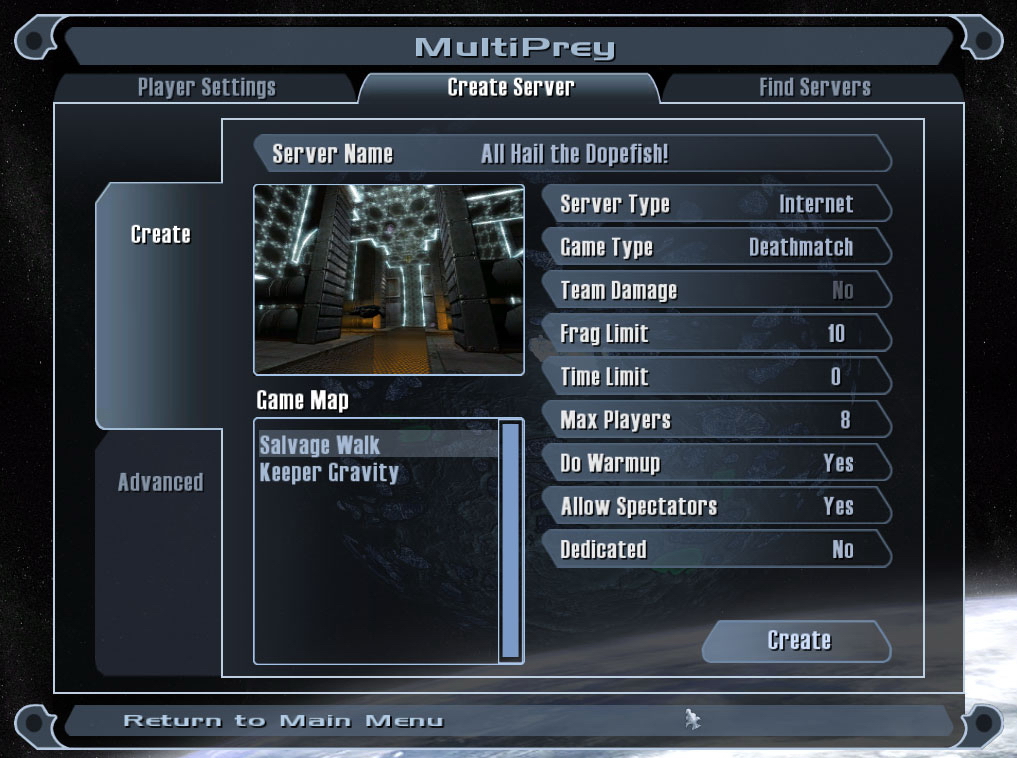Change the Time Limit value

pyautogui.click(x=715, y=377)
